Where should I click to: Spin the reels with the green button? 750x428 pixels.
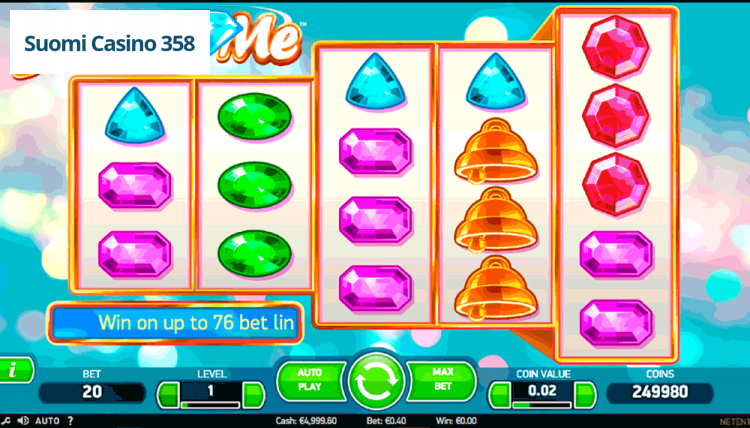click(x=375, y=382)
